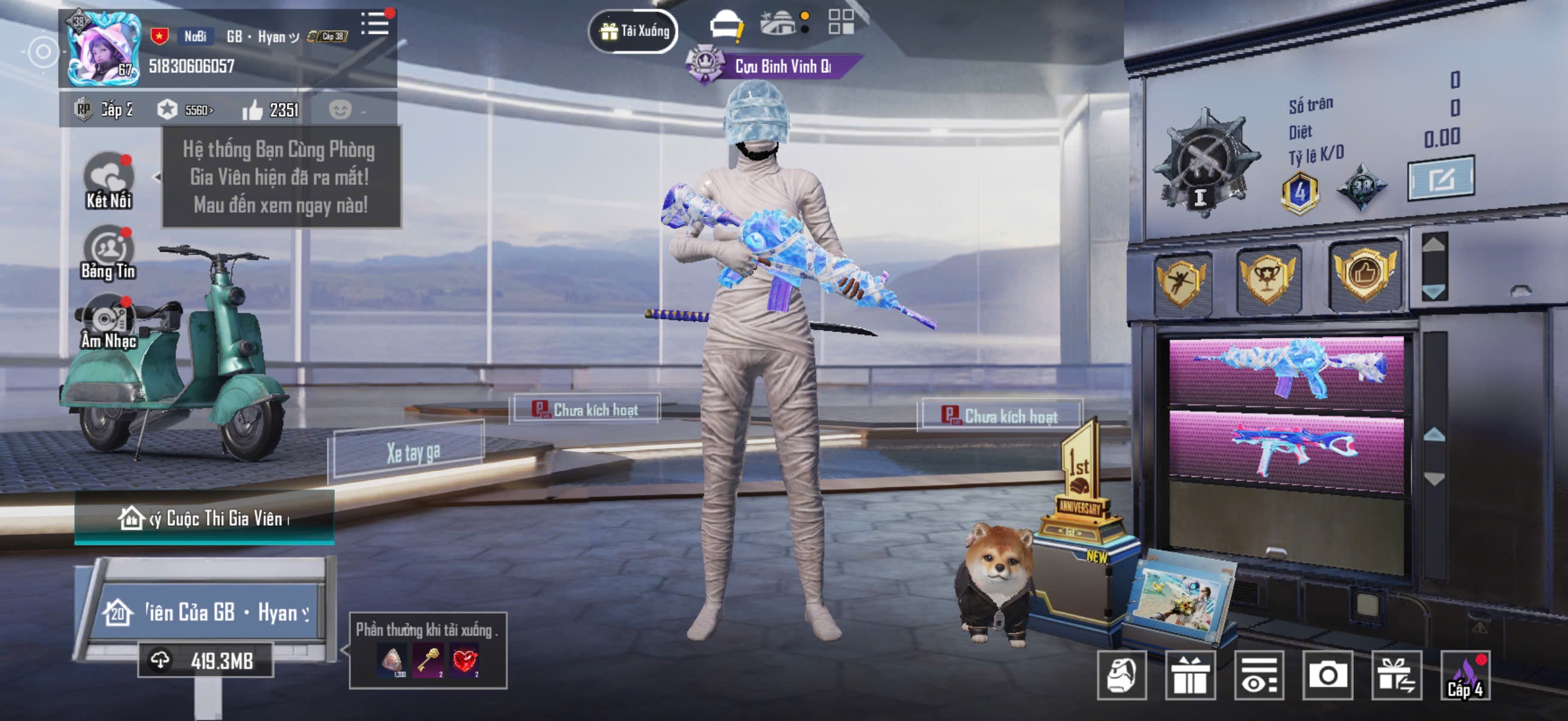This screenshot has height=721, width=1568.
Task: Download the 419.3MB resource pack
Action: (x=206, y=660)
